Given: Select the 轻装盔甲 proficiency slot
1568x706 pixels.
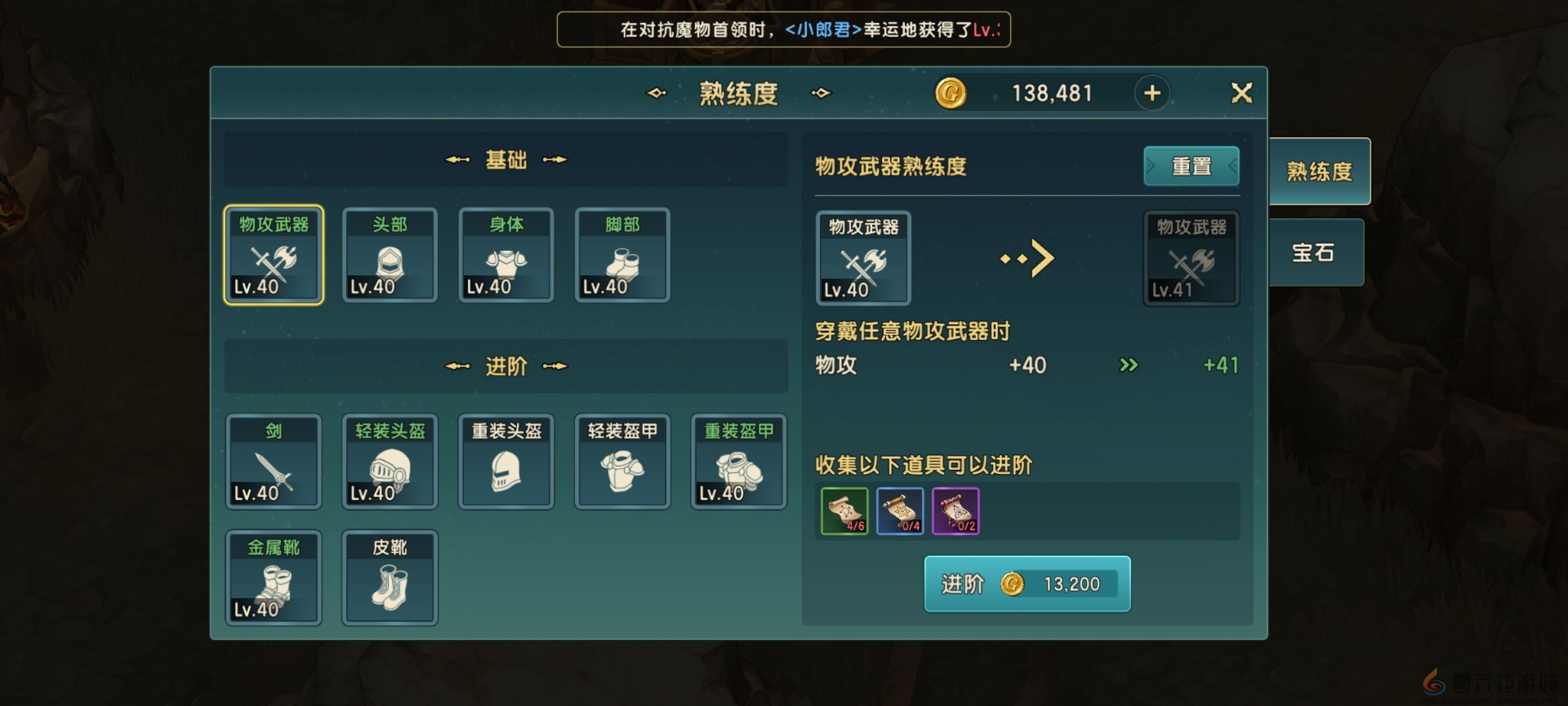Looking at the screenshot, I should (622, 462).
